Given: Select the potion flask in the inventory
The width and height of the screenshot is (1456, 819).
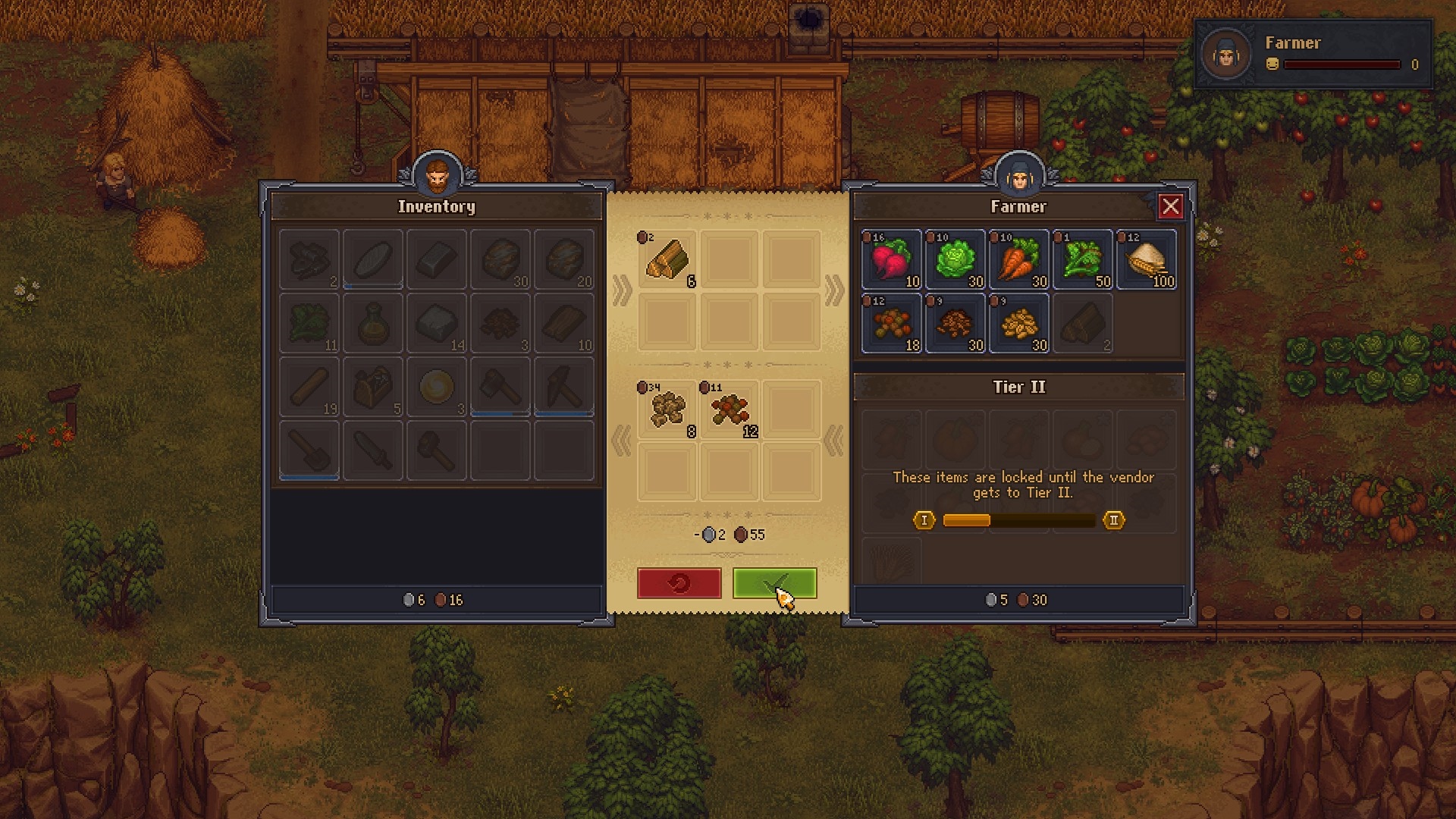Looking at the screenshot, I should pos(372,324).
